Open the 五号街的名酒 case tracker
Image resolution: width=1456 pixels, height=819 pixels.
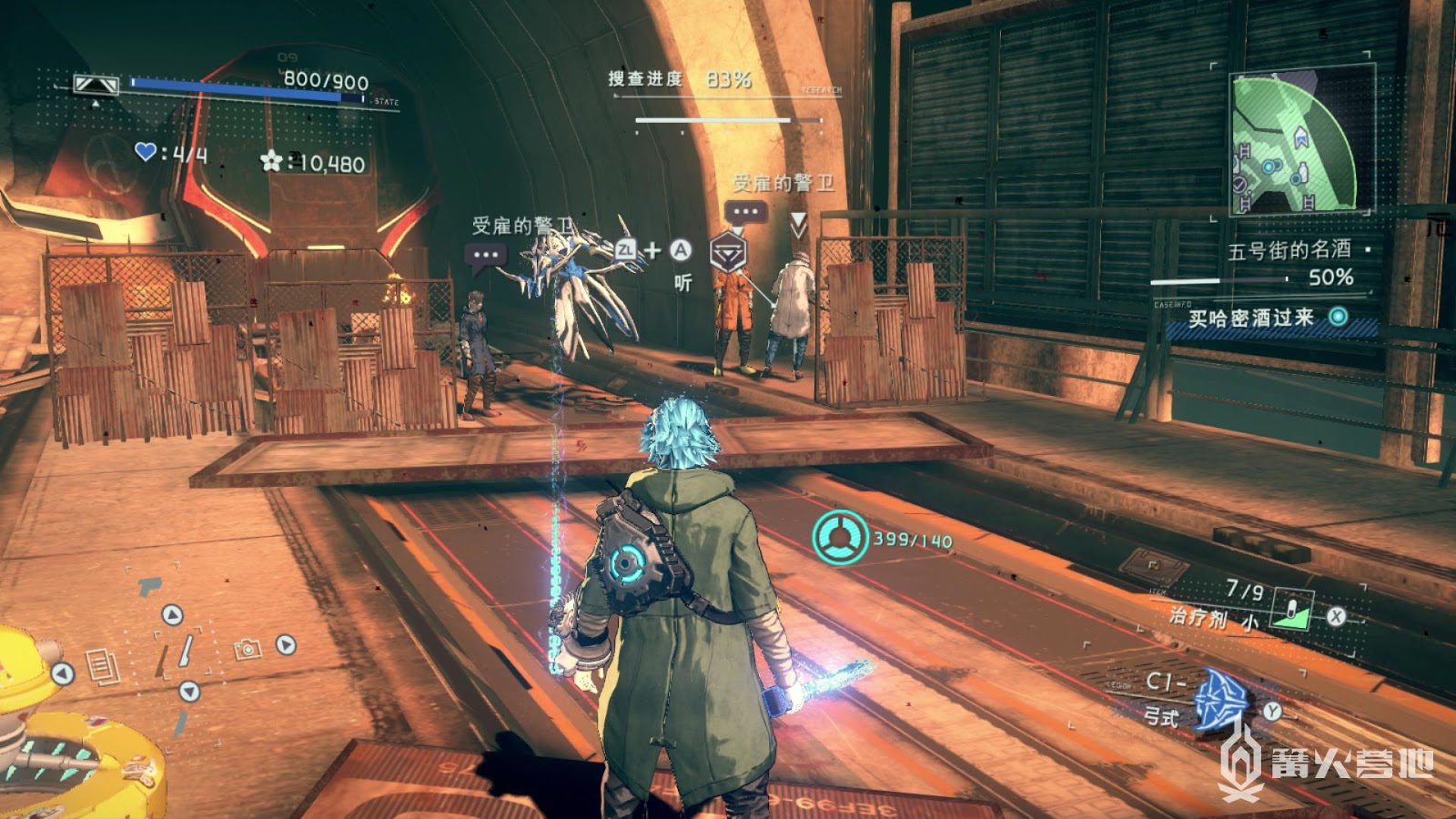tap(1289, 249)
